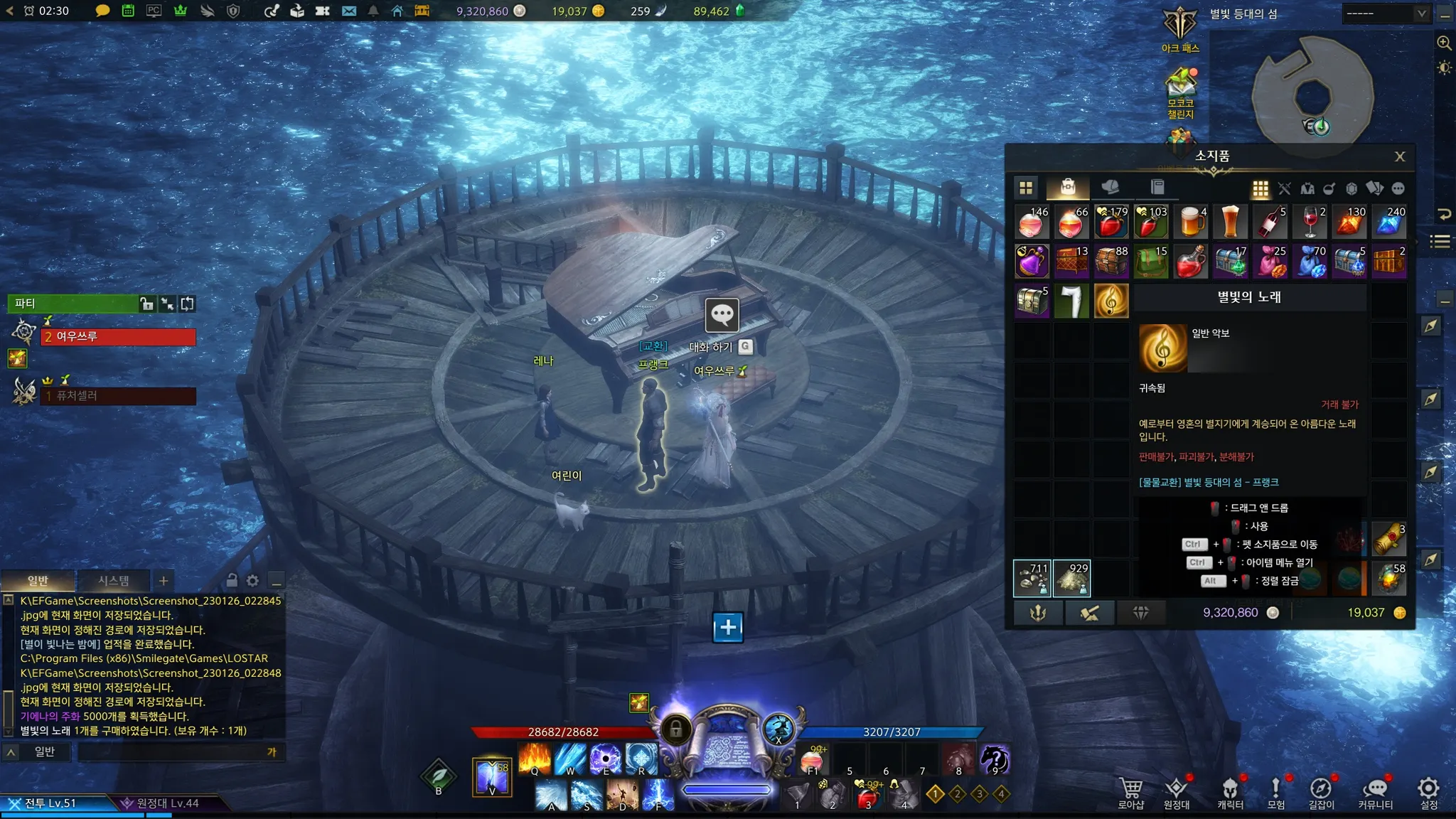Click the minimap zoom magnifier button
1456x819 pixels.
coord(1444,43)
